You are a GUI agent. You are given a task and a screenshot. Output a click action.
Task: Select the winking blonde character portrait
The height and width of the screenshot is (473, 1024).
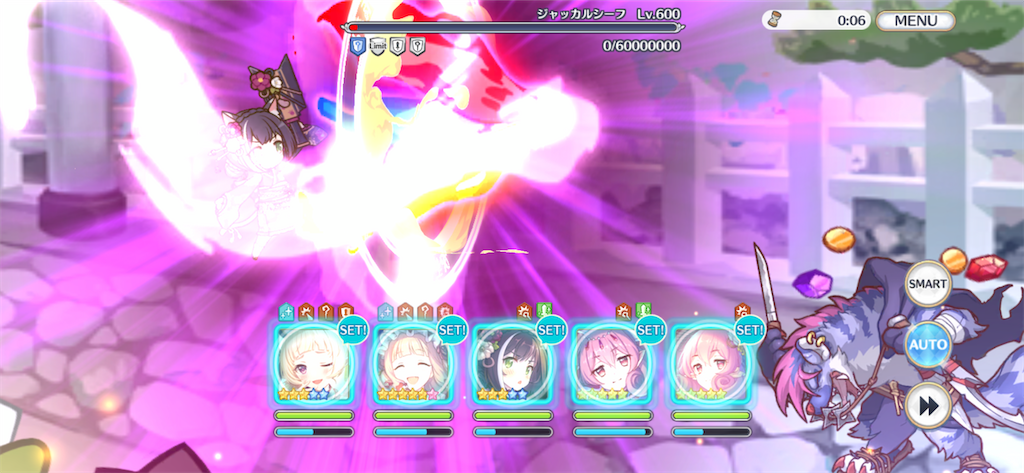click(313, 364)
